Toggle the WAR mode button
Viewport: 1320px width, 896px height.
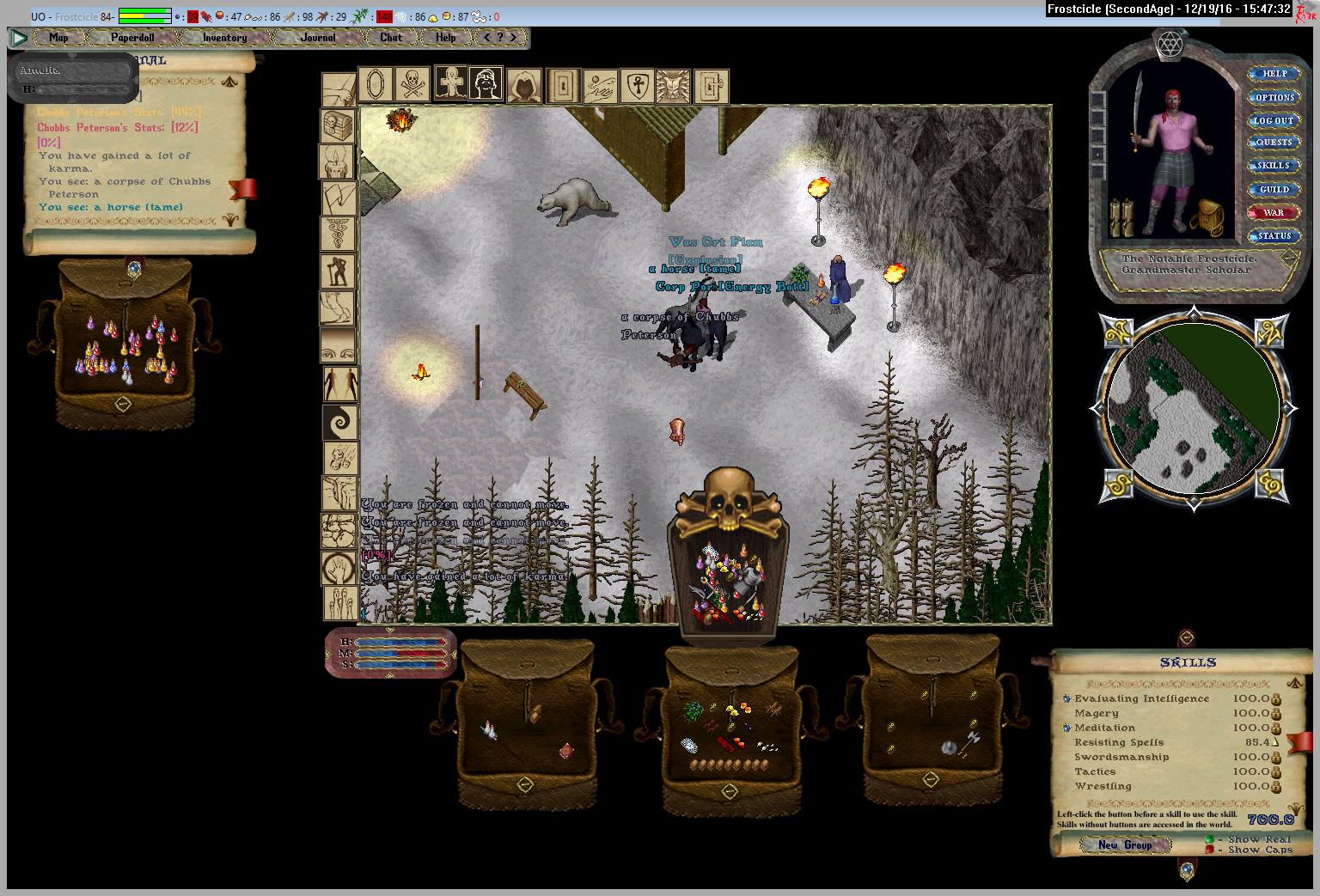(1274, 212)
